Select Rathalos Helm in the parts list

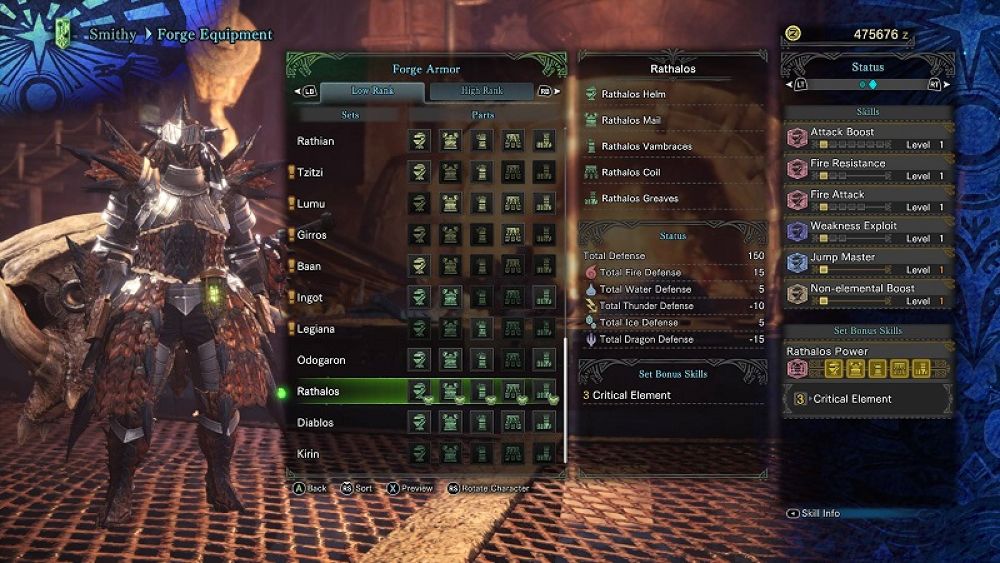(x=633, y=94)
